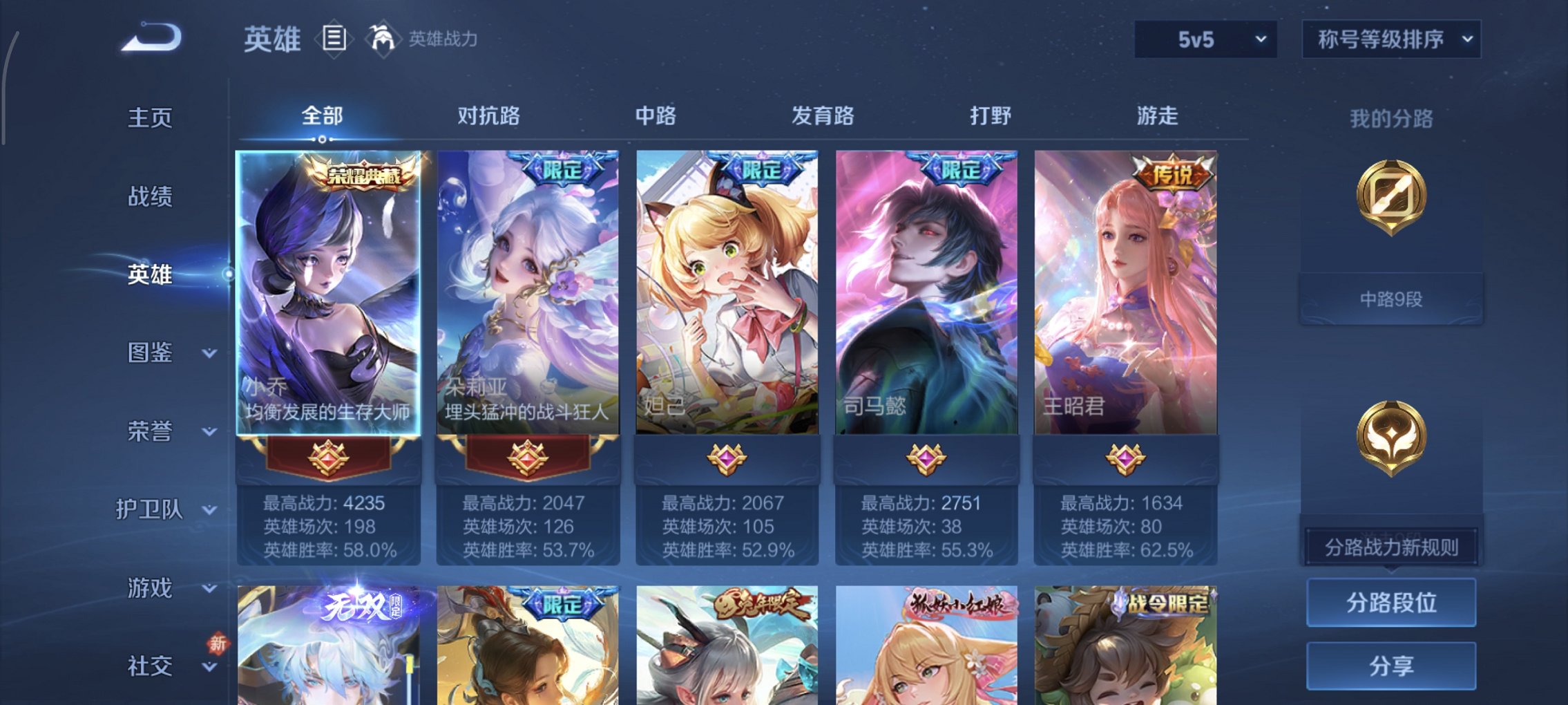Open the game logo in the top left
The height and width of the screenshot is (705, 1568).
coord(149,36)
